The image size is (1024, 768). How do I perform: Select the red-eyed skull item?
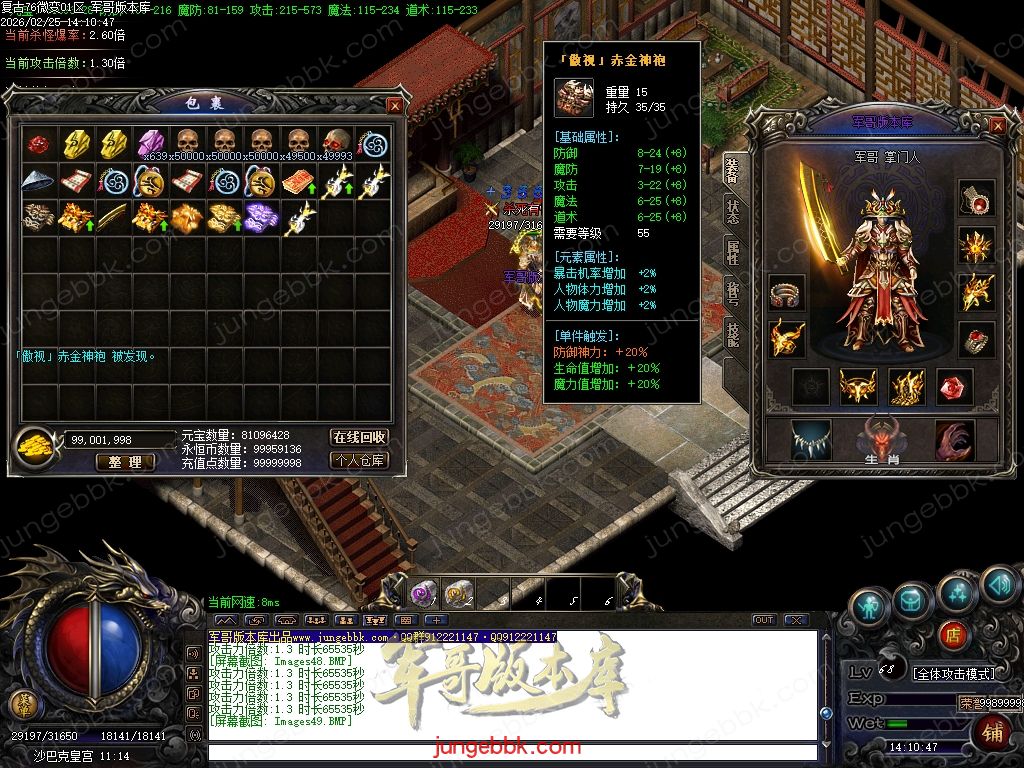pos(336,142)
